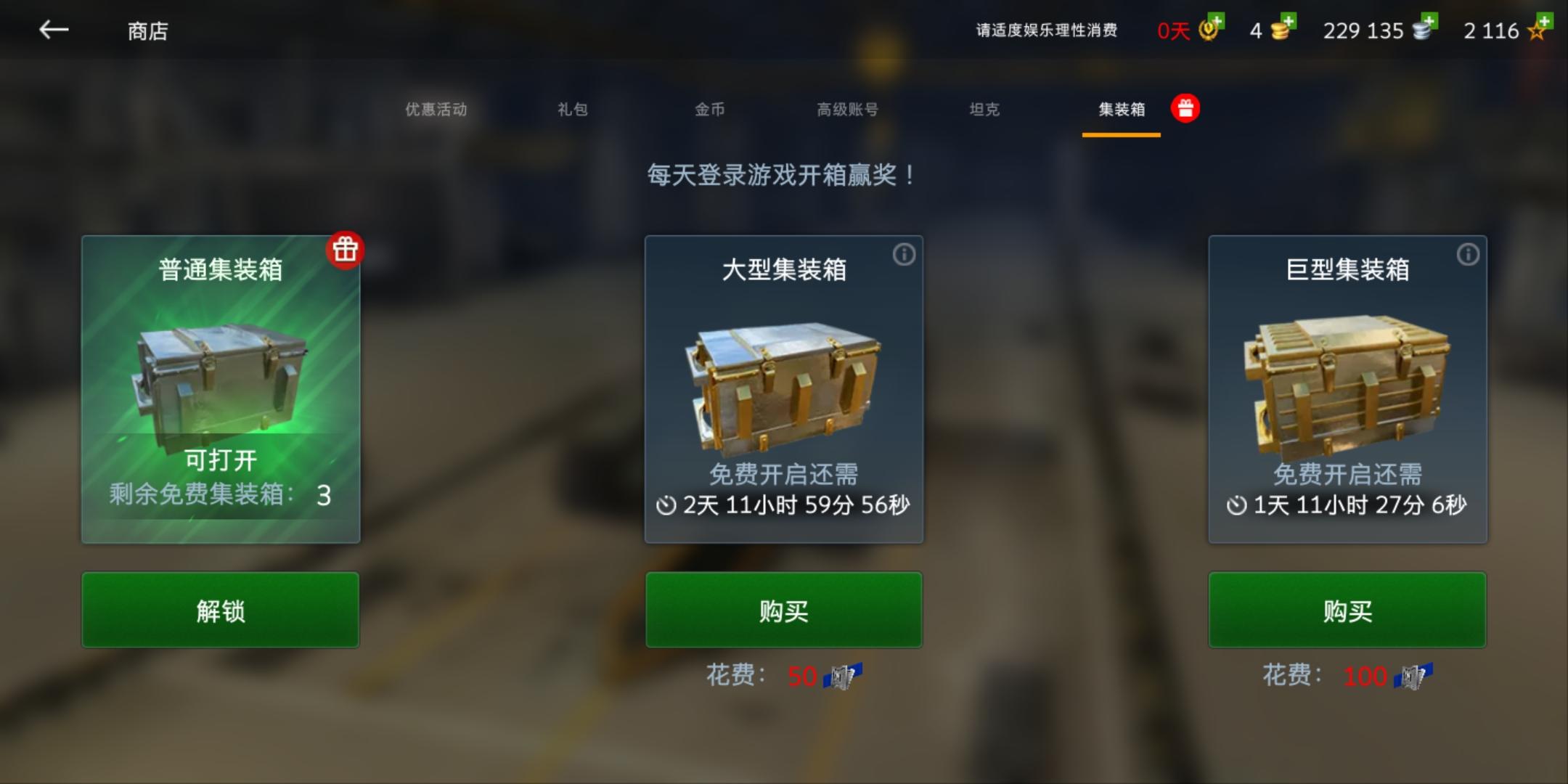
Task: Open red gift badge beside 集装箱 tab
Action: (1186, 107)
